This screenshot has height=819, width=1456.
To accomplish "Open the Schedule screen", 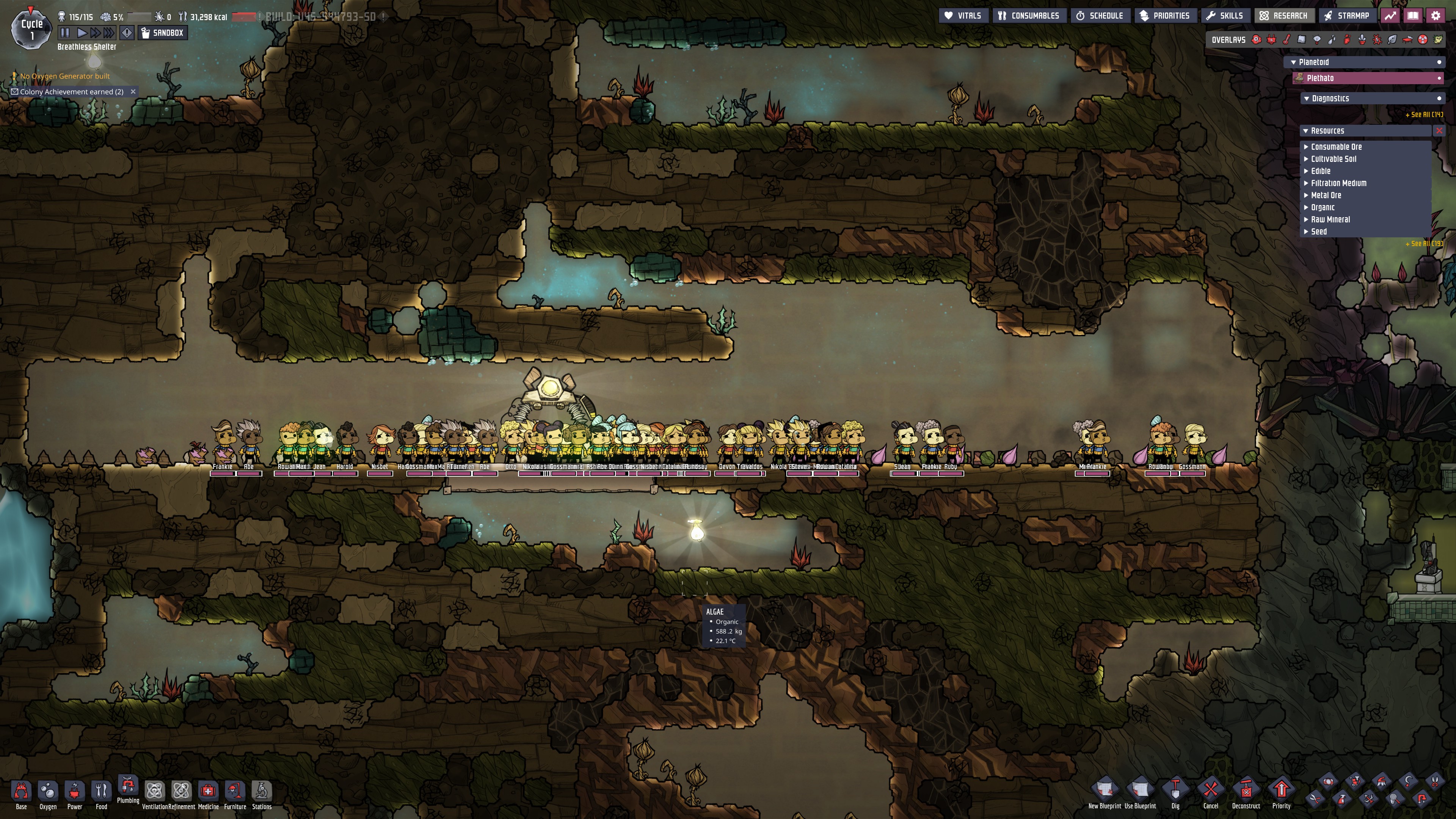I will (x=1099, y=16).
